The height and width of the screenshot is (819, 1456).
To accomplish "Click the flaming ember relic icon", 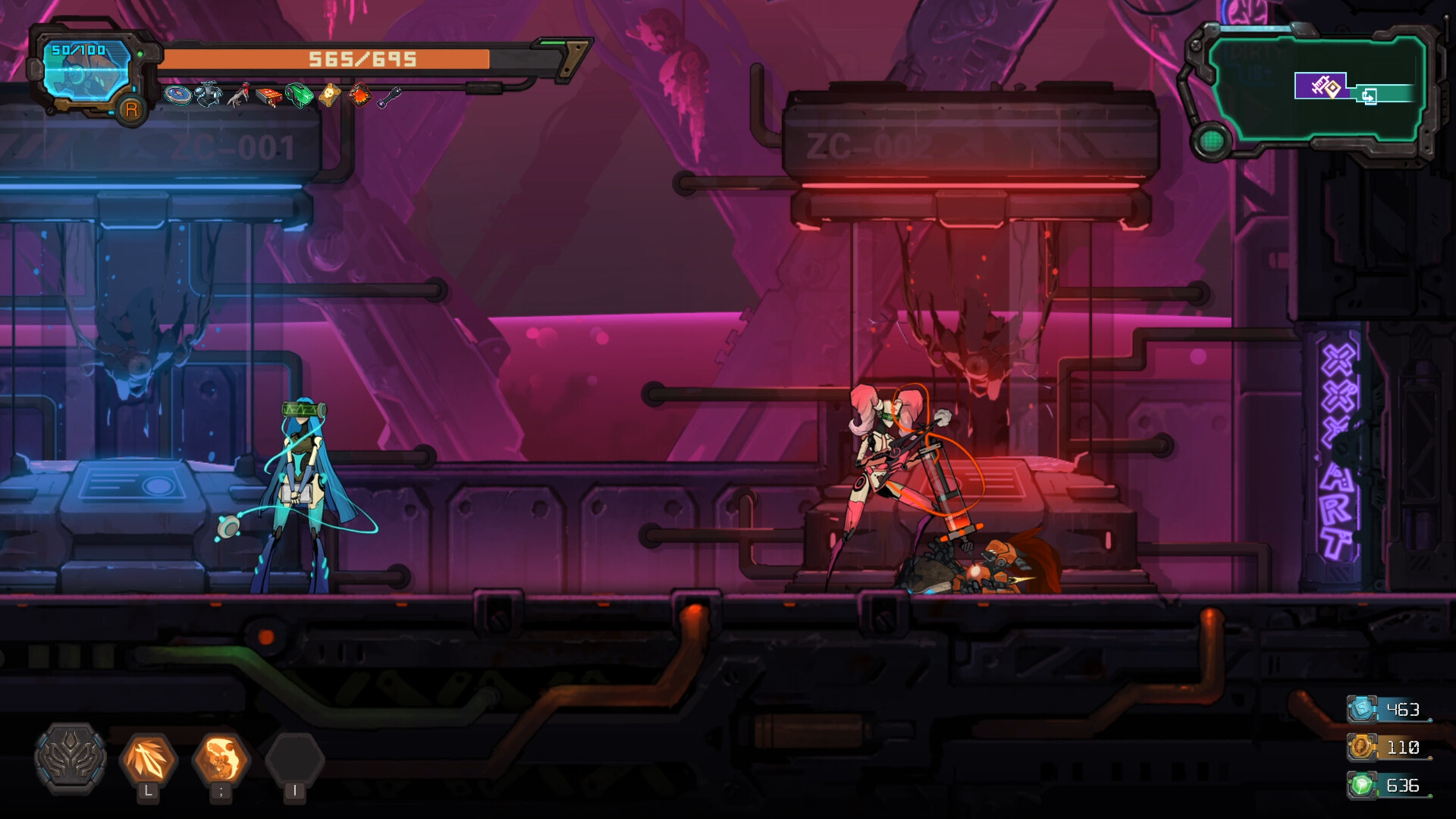I will click(359, 95).
